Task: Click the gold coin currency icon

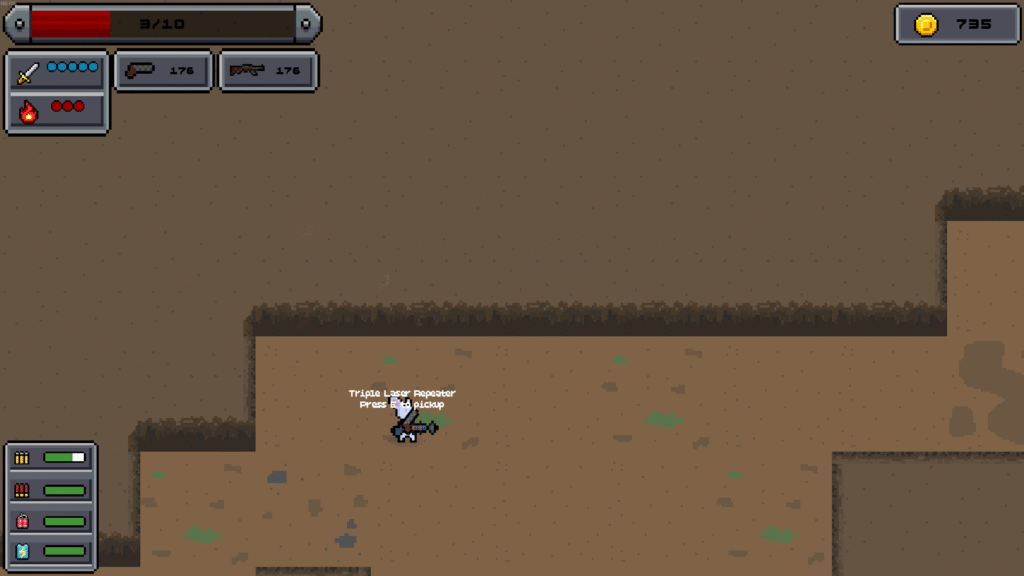Action: 927,25
